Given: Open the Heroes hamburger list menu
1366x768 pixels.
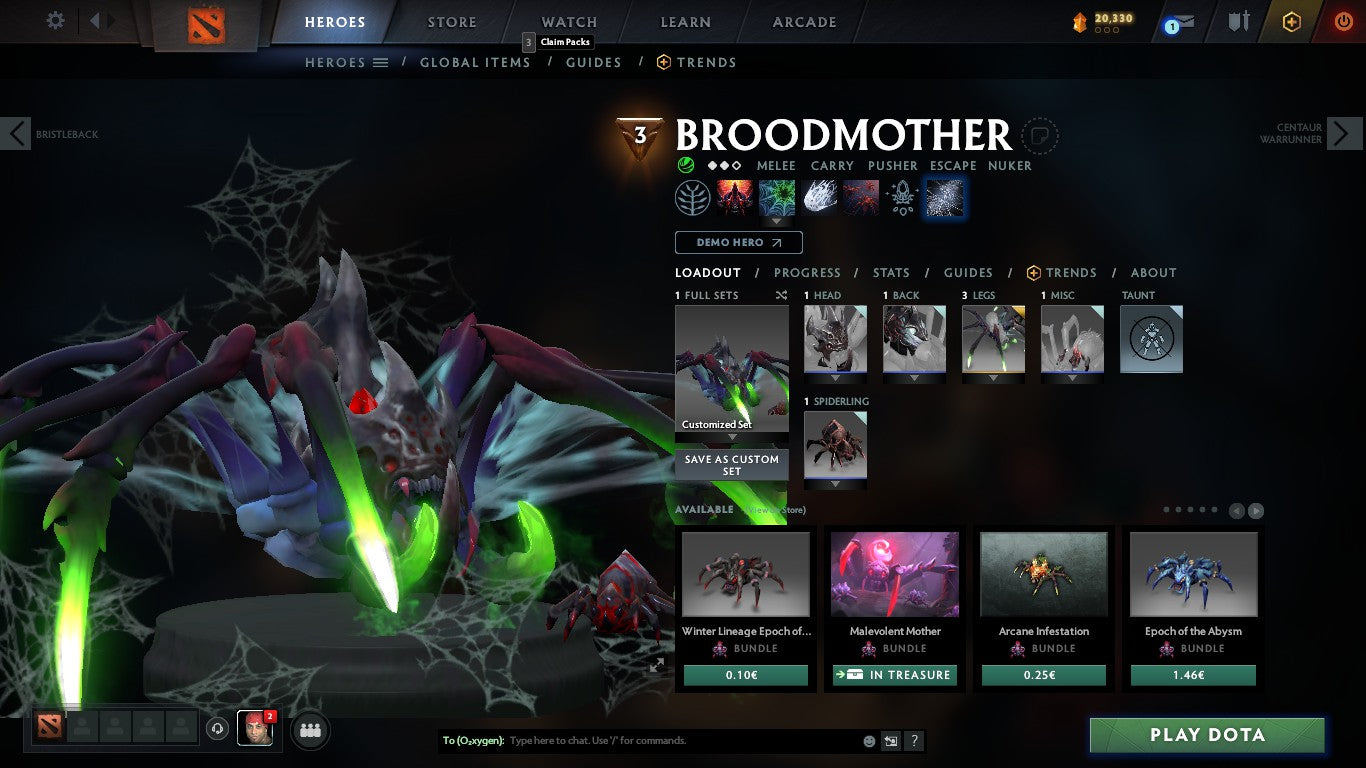Looking at the screenshot, I should [381, 62].
